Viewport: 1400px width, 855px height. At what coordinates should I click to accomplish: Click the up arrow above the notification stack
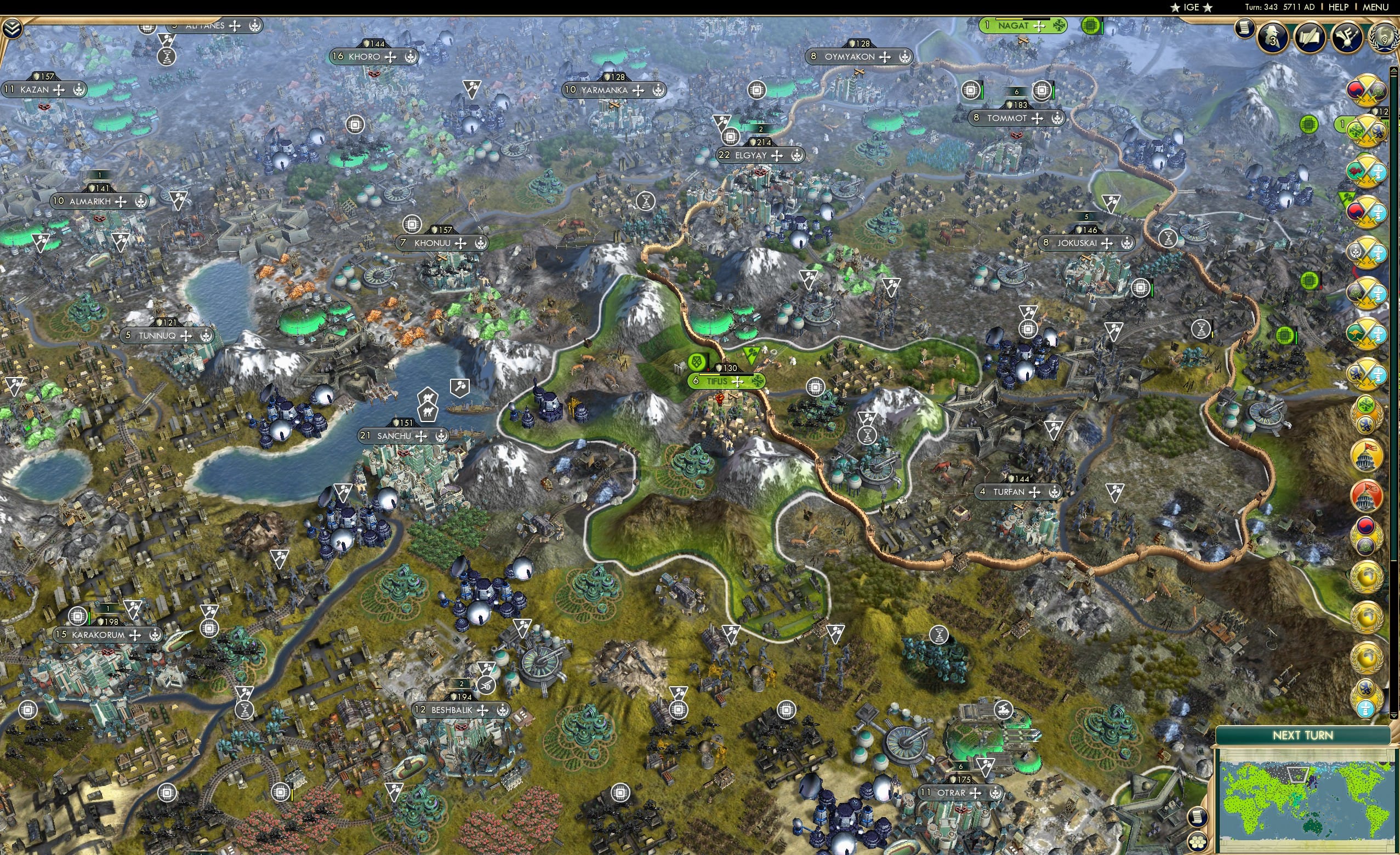click(1394, 71)
